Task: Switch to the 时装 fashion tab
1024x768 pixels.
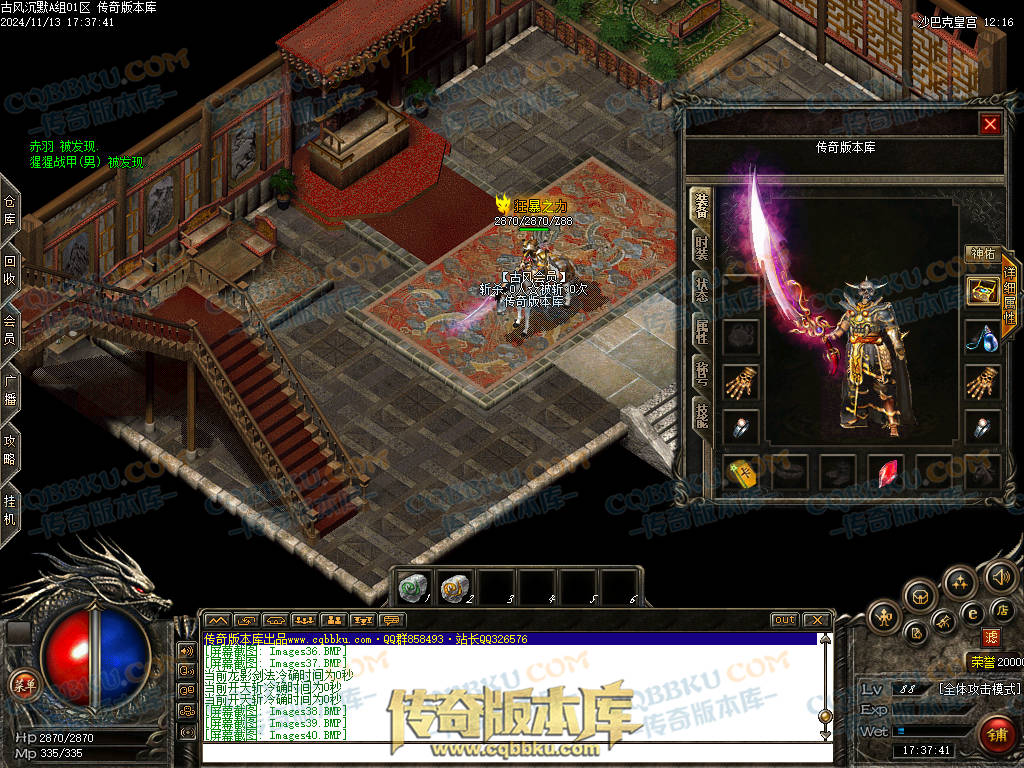Action: click(702, 247)
